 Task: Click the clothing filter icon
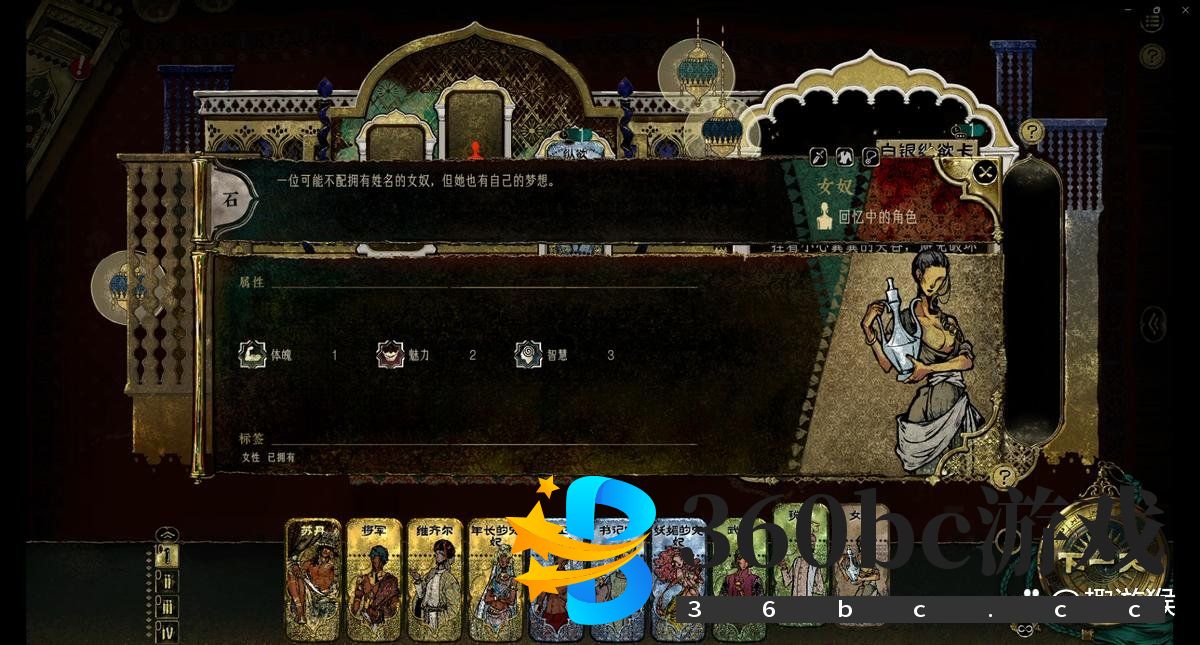(844, 156)
